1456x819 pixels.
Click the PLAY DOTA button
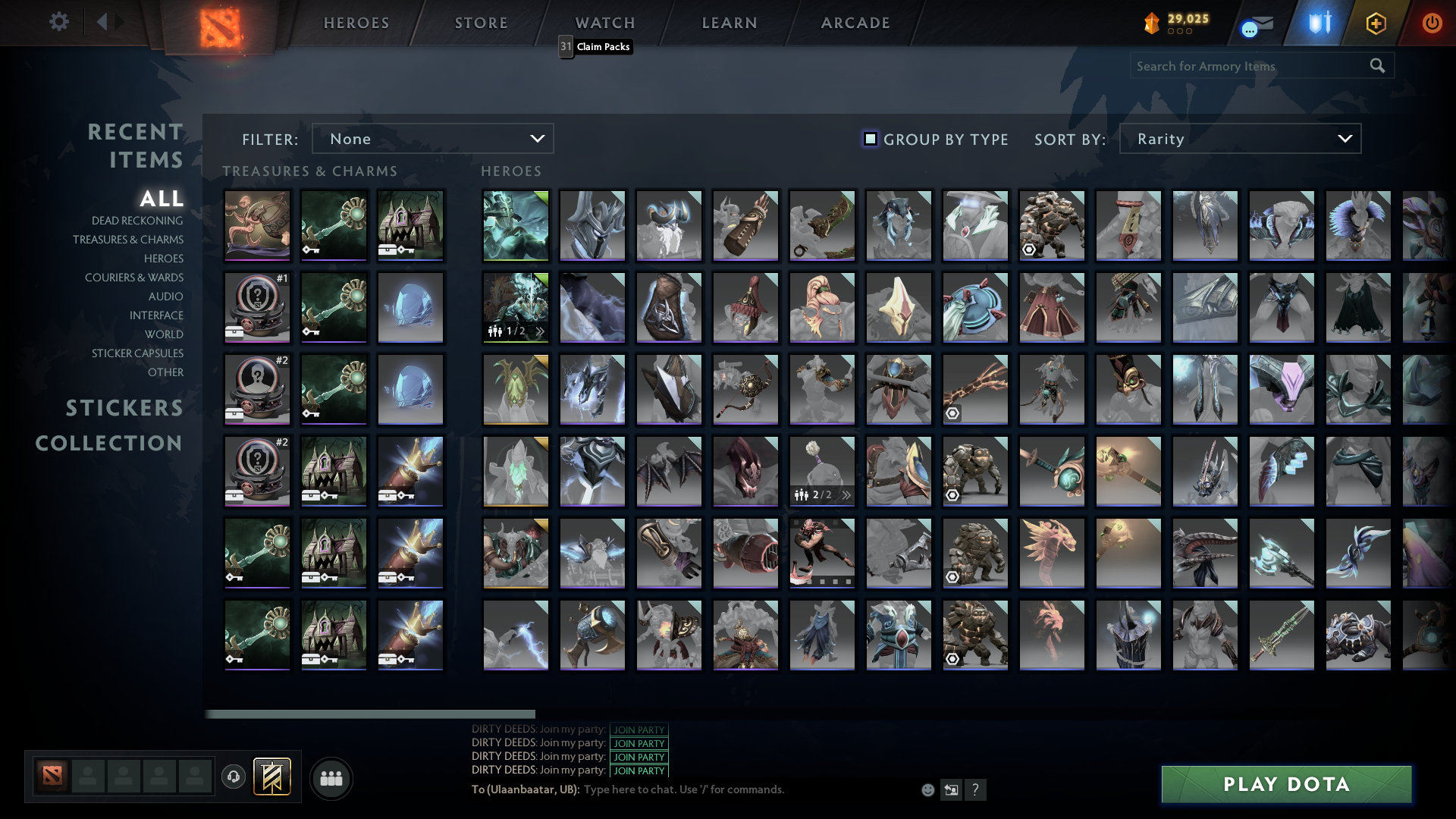(x=1285, y=784)
